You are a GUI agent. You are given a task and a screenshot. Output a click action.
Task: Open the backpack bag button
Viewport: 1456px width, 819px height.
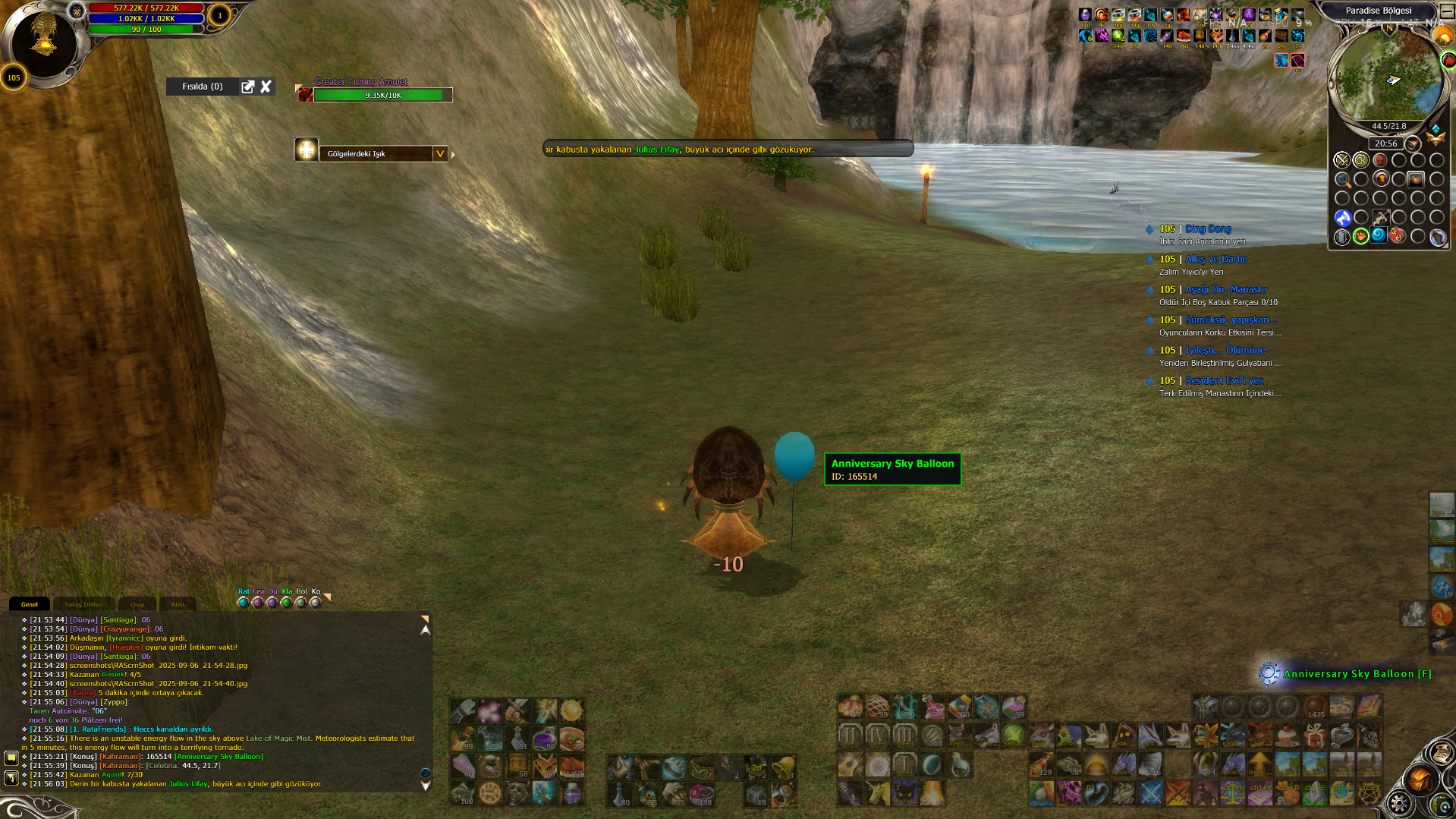point(1420,779)
